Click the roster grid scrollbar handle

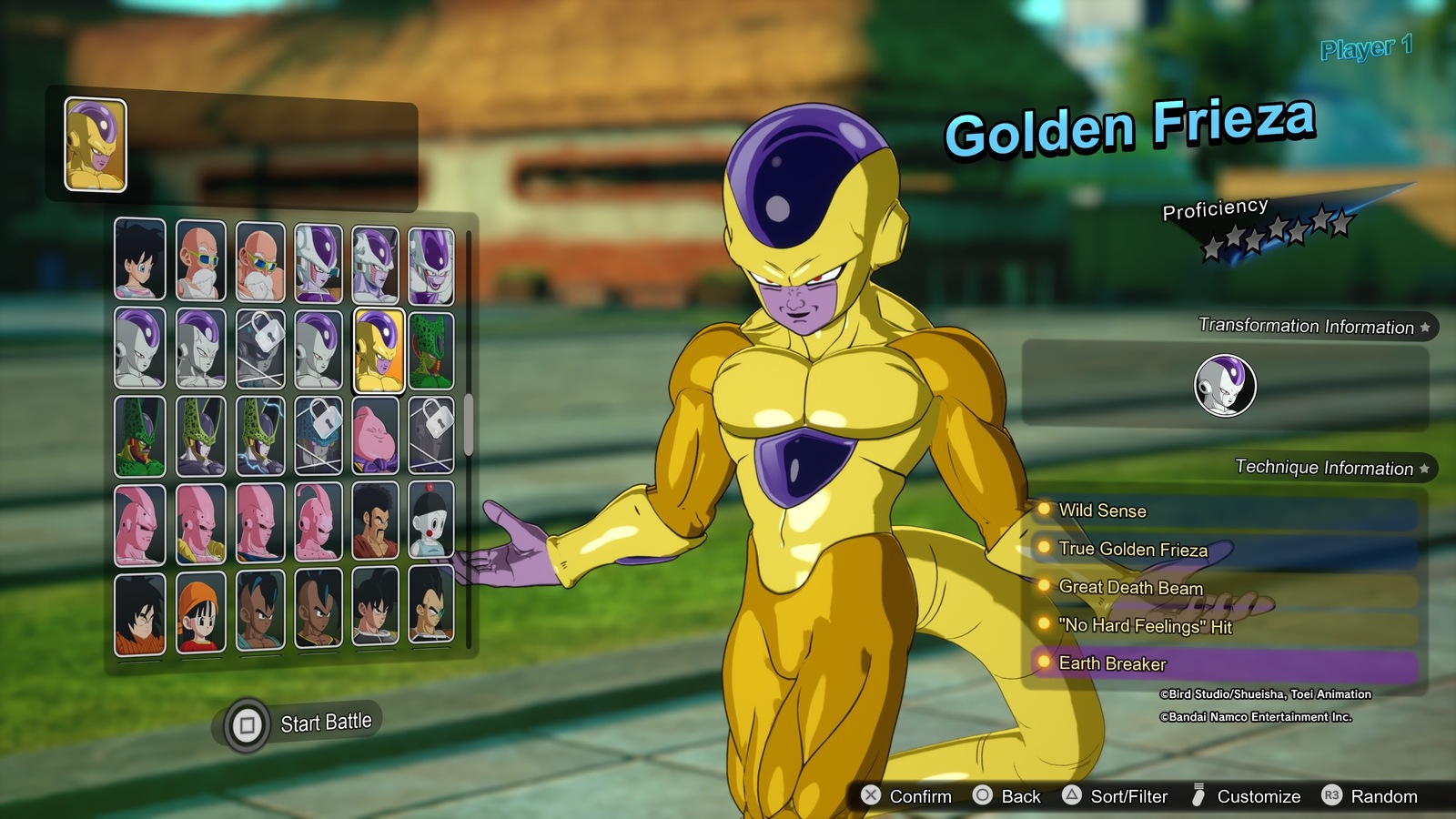(469, 424)
